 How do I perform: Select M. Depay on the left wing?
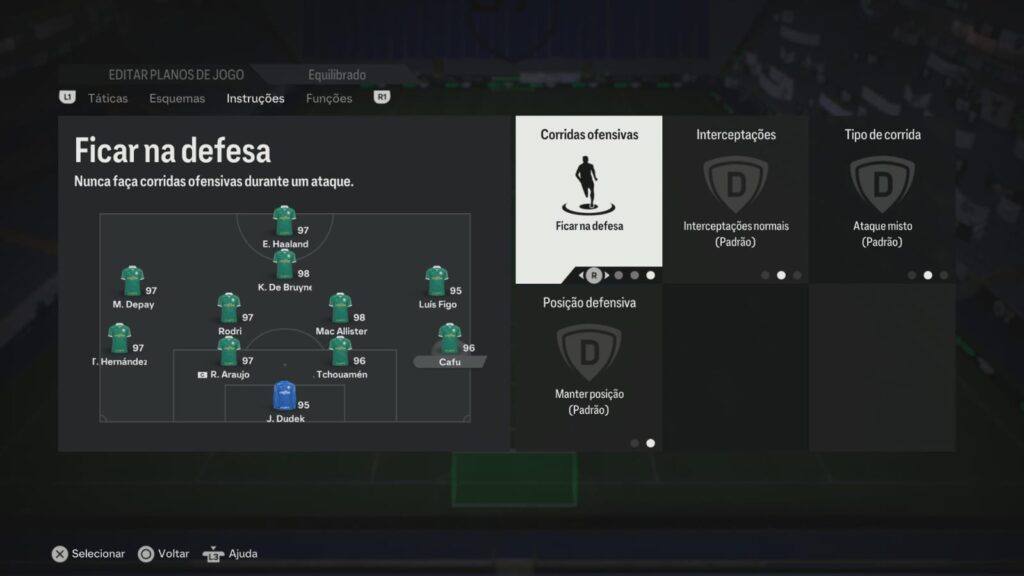coord(132,281)
